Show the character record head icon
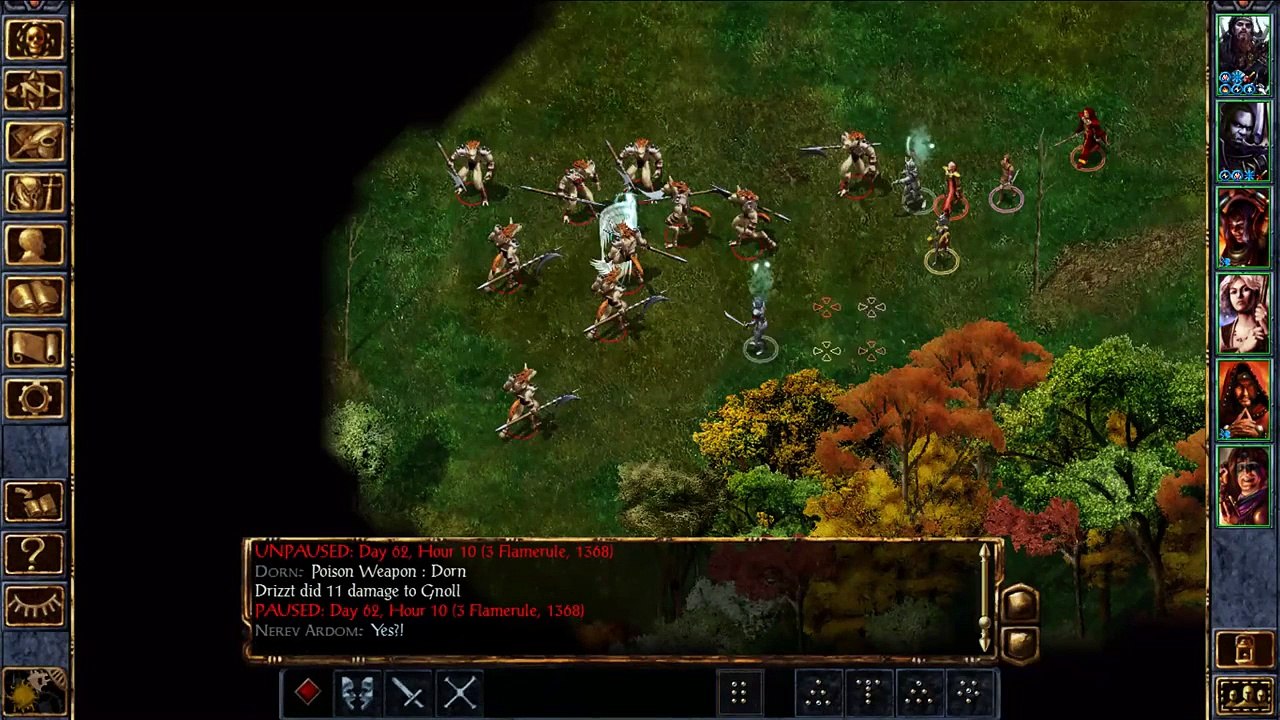This screenshot has height=720, width=1280. (35, 245)
